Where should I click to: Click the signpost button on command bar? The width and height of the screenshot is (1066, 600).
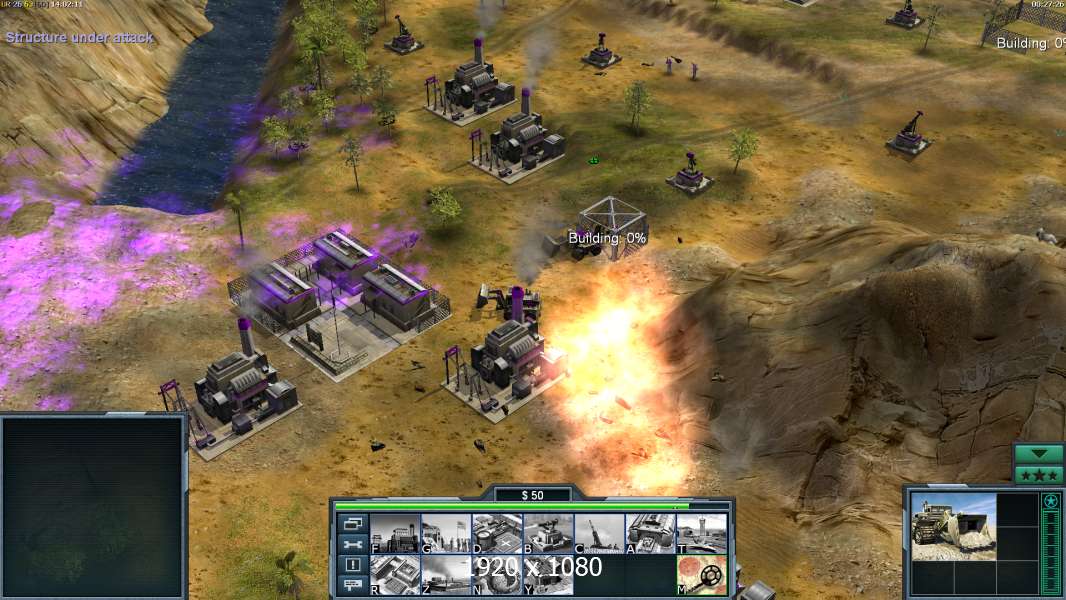click(353, 586)
